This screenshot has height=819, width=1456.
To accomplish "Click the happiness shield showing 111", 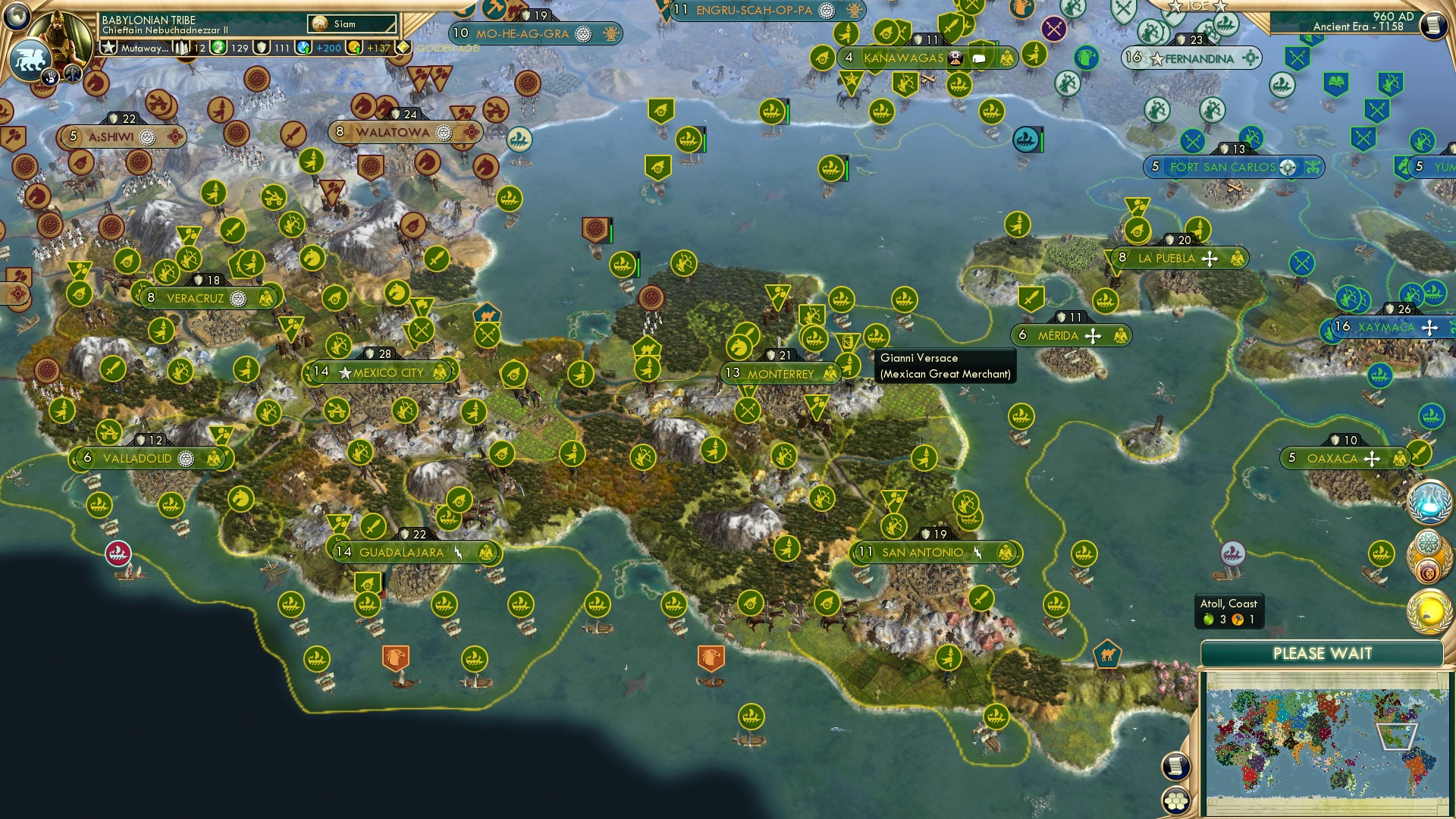I will 262,48.
